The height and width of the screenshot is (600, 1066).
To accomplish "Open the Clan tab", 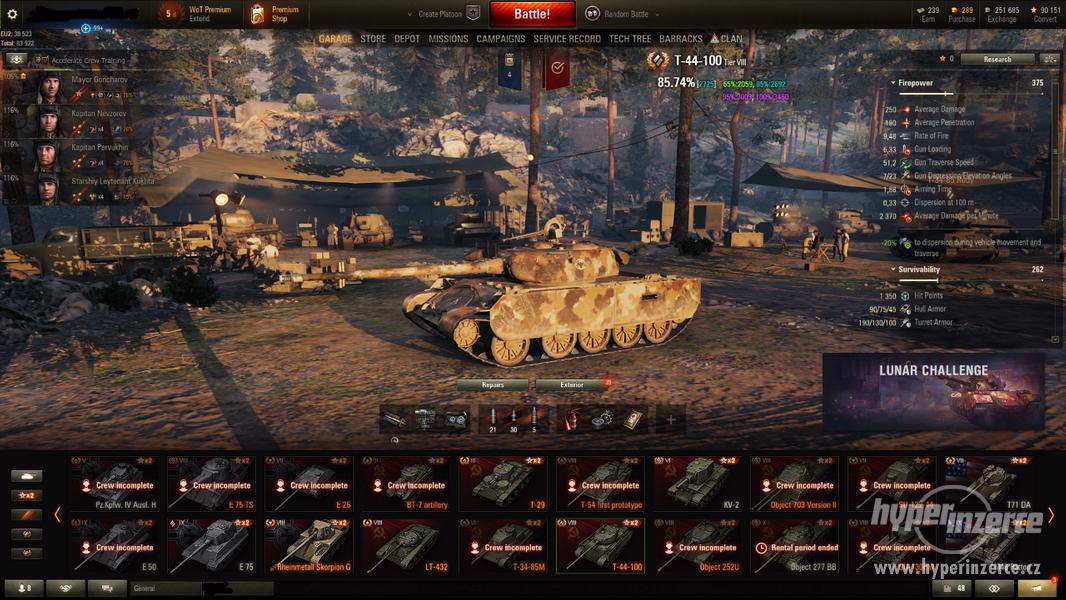I will [x=728, y=39].
